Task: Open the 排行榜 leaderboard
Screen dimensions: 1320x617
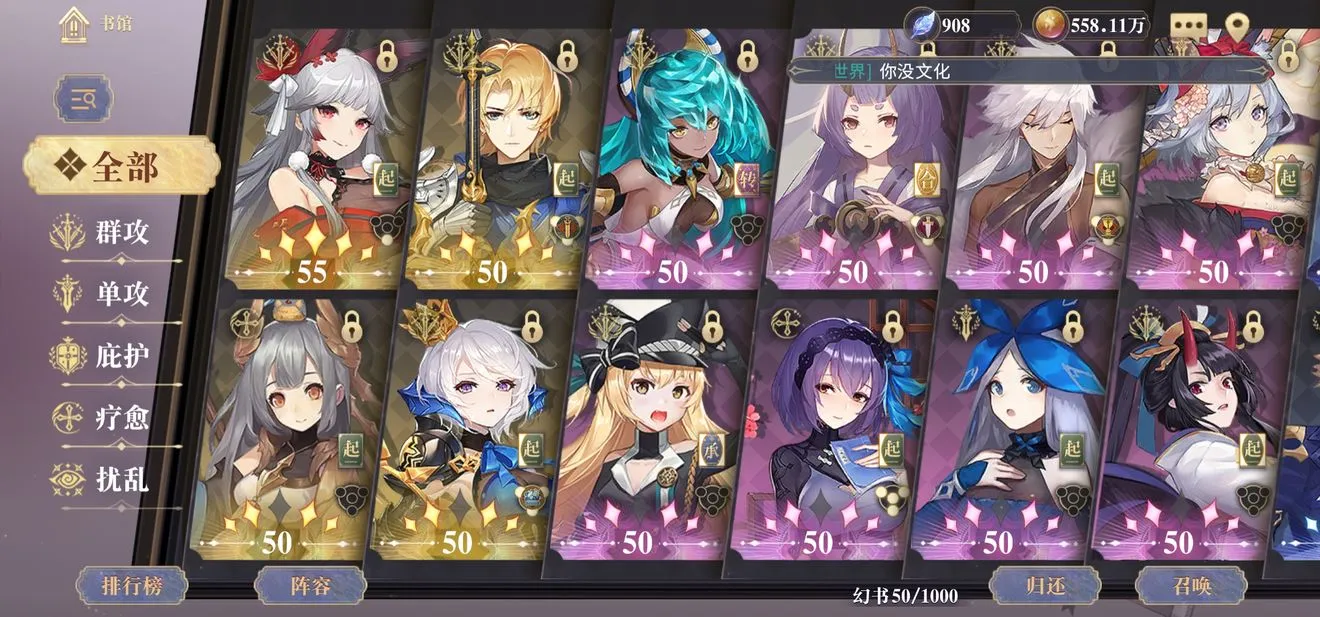Action: pyautogui.click(x=131, y=585)
